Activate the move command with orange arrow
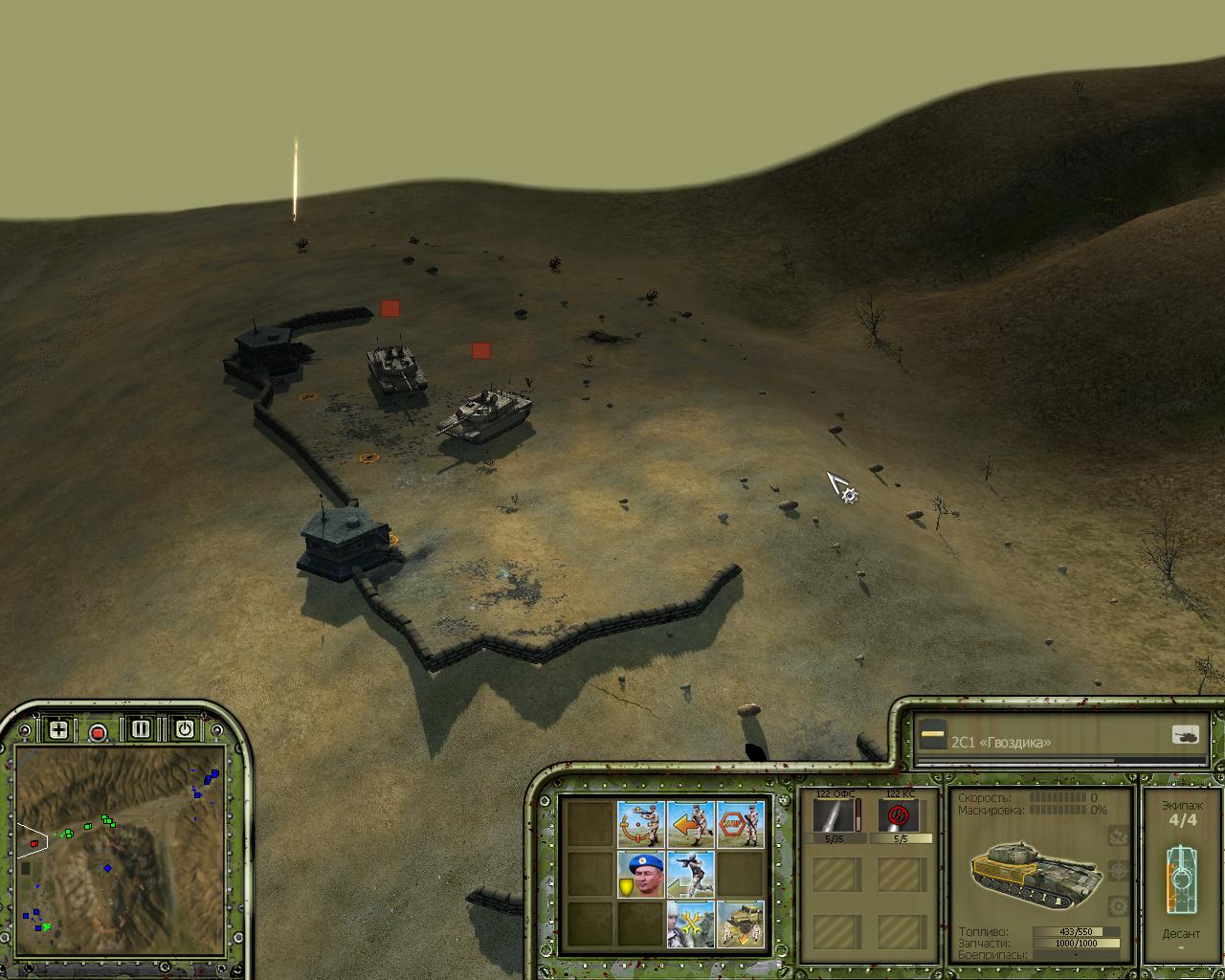The height and width of the screenshot is (980, 1225). [690, 824]
